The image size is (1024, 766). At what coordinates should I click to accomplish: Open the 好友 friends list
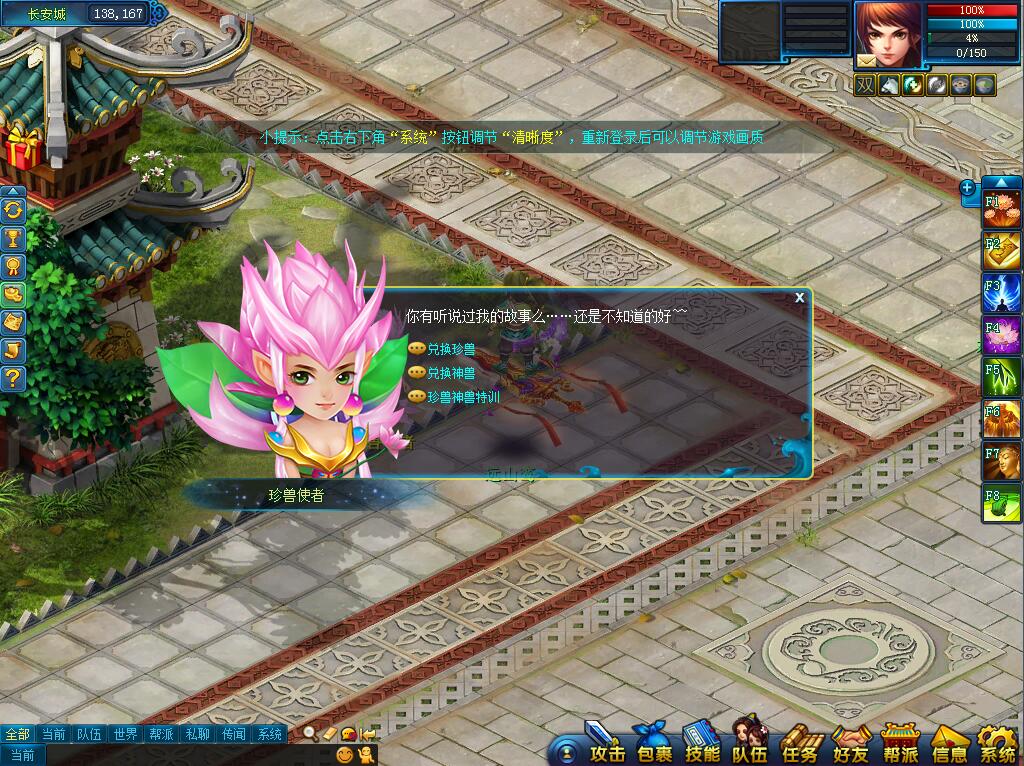coord(850,746)
